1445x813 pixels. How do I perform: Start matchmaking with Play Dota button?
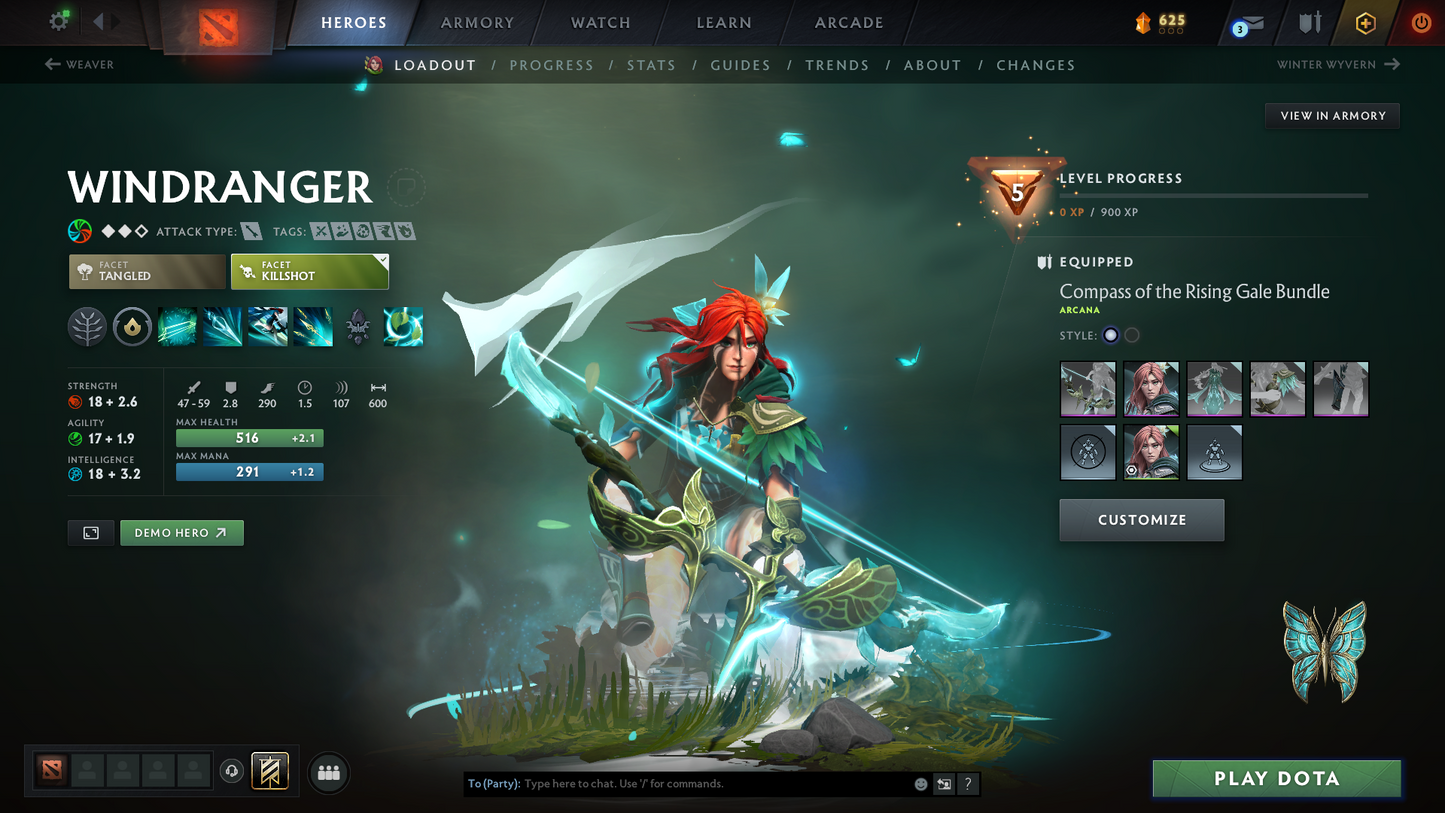(1276, 778)
